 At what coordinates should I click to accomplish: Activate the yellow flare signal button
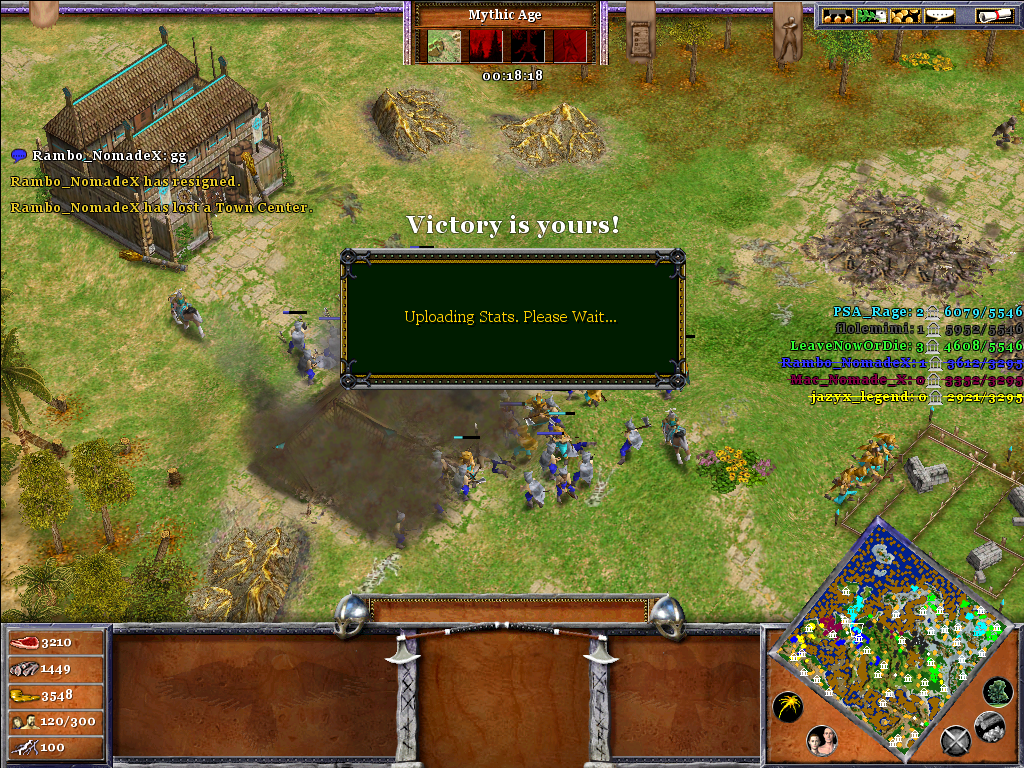pos(788,708)
